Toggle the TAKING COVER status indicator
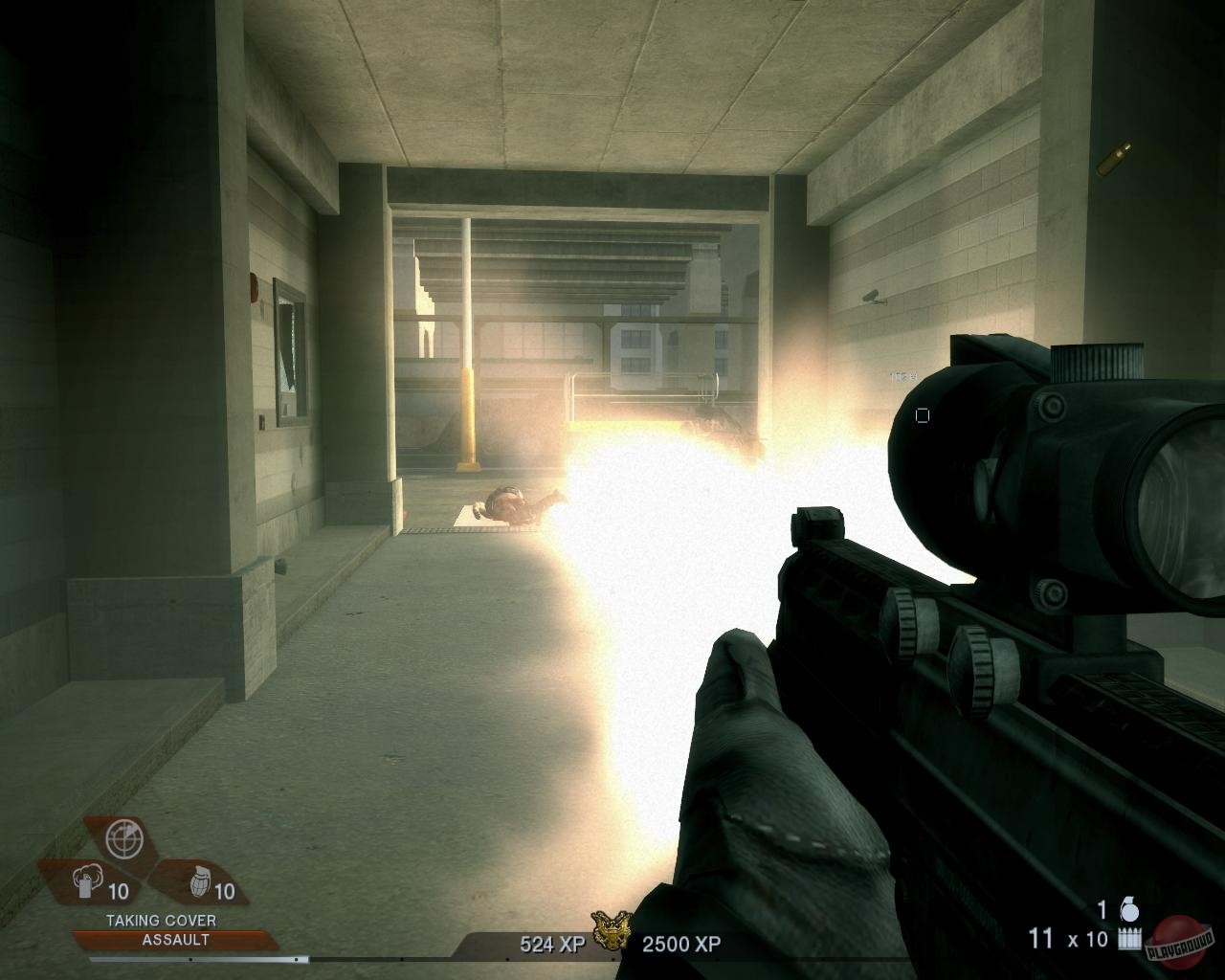This screenshot has width=1225, height=980. coord(160,918)
